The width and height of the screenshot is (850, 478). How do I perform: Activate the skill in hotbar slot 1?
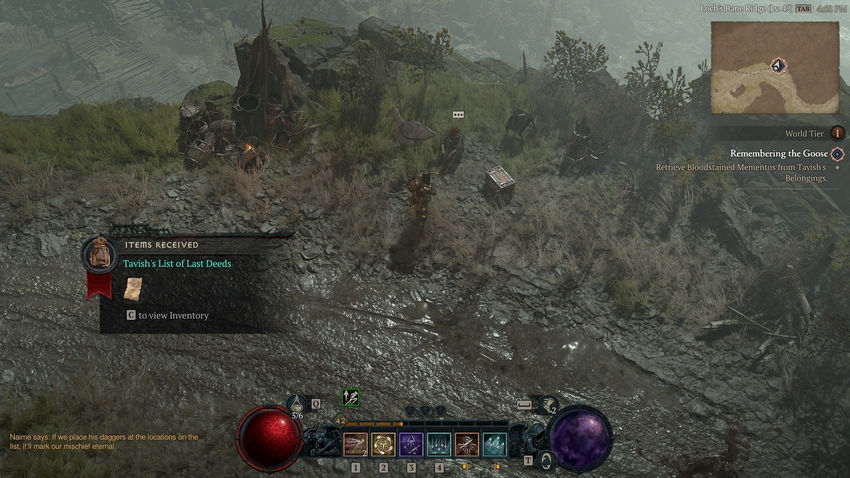click(x=355, y=444)
